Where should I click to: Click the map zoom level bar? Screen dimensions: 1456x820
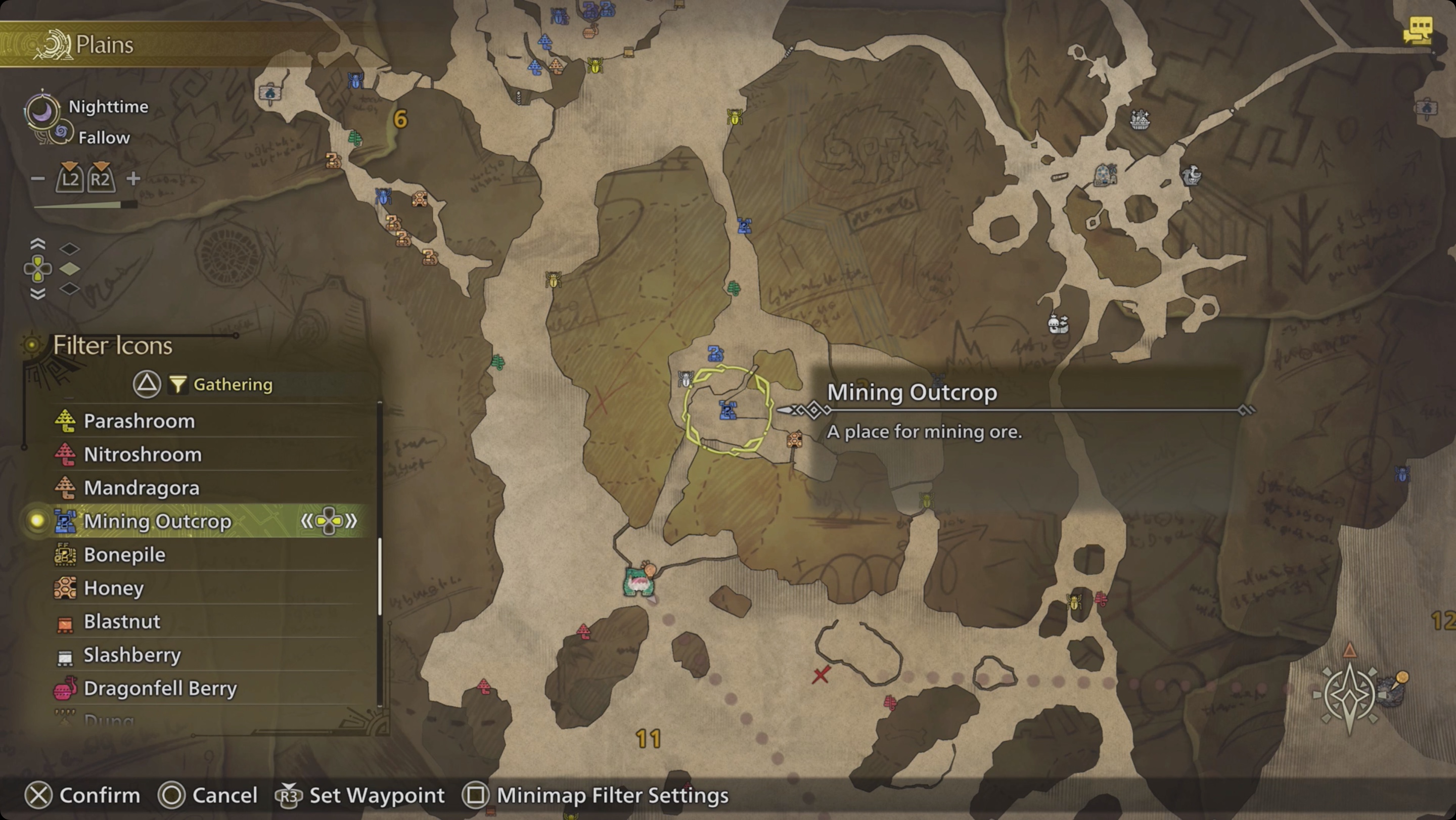tap(85, 205)
